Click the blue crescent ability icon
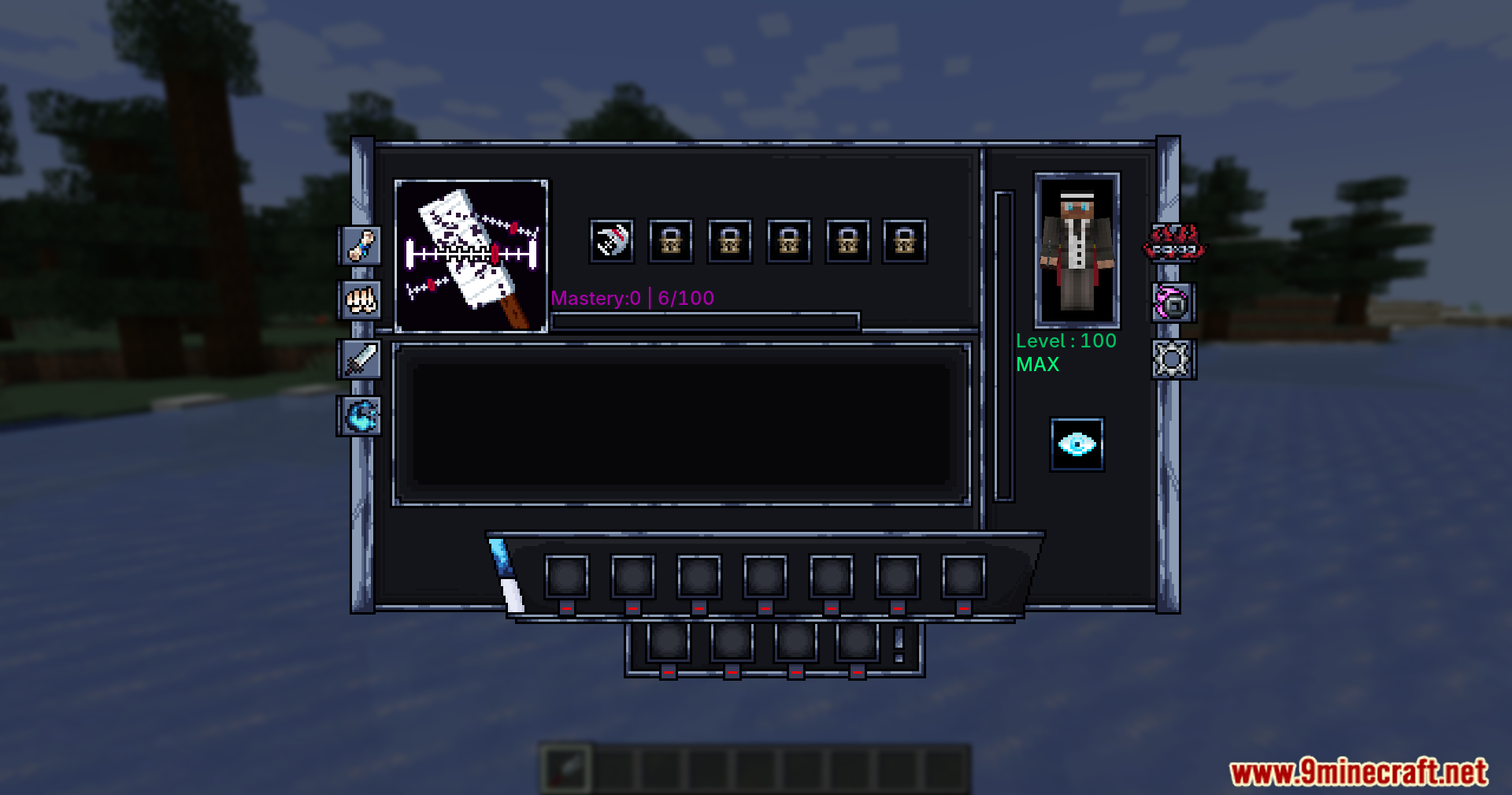Image resolution: width=1512 pixels, height=795 pixels. (x=361, y=418)
